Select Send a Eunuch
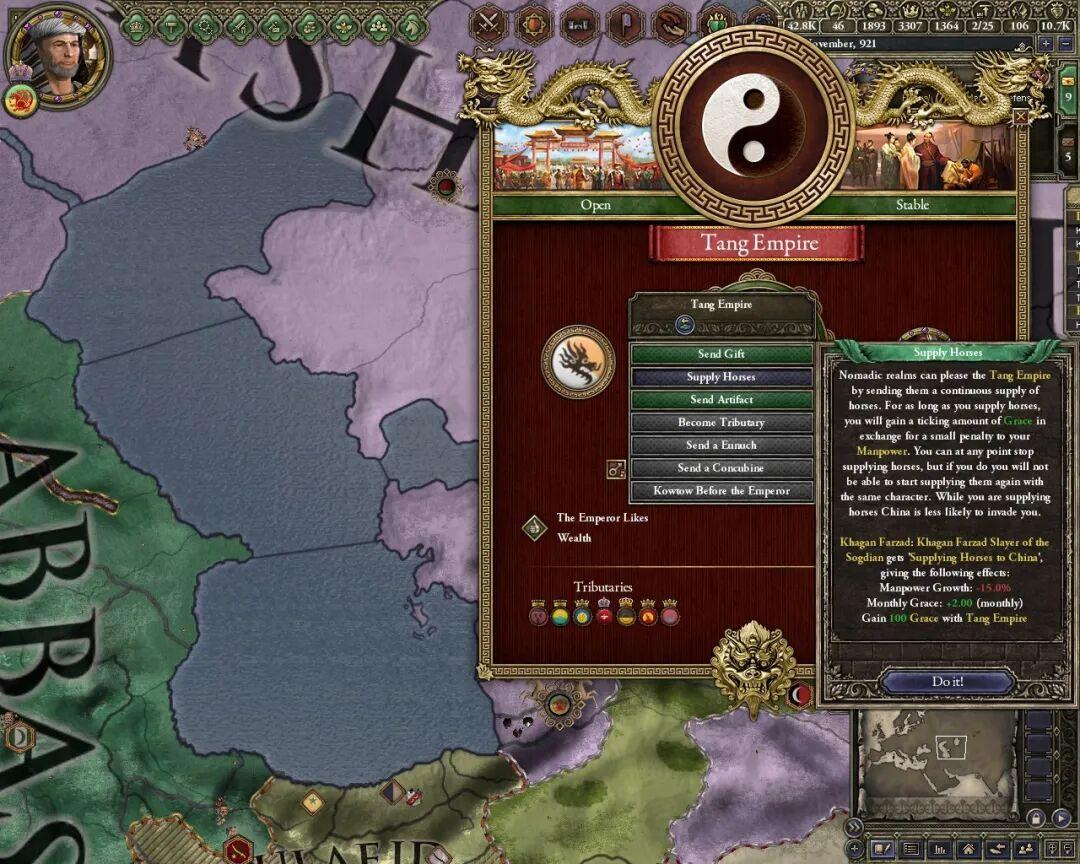This screenshot has height=864, width=1080. (x=721, y=445)
